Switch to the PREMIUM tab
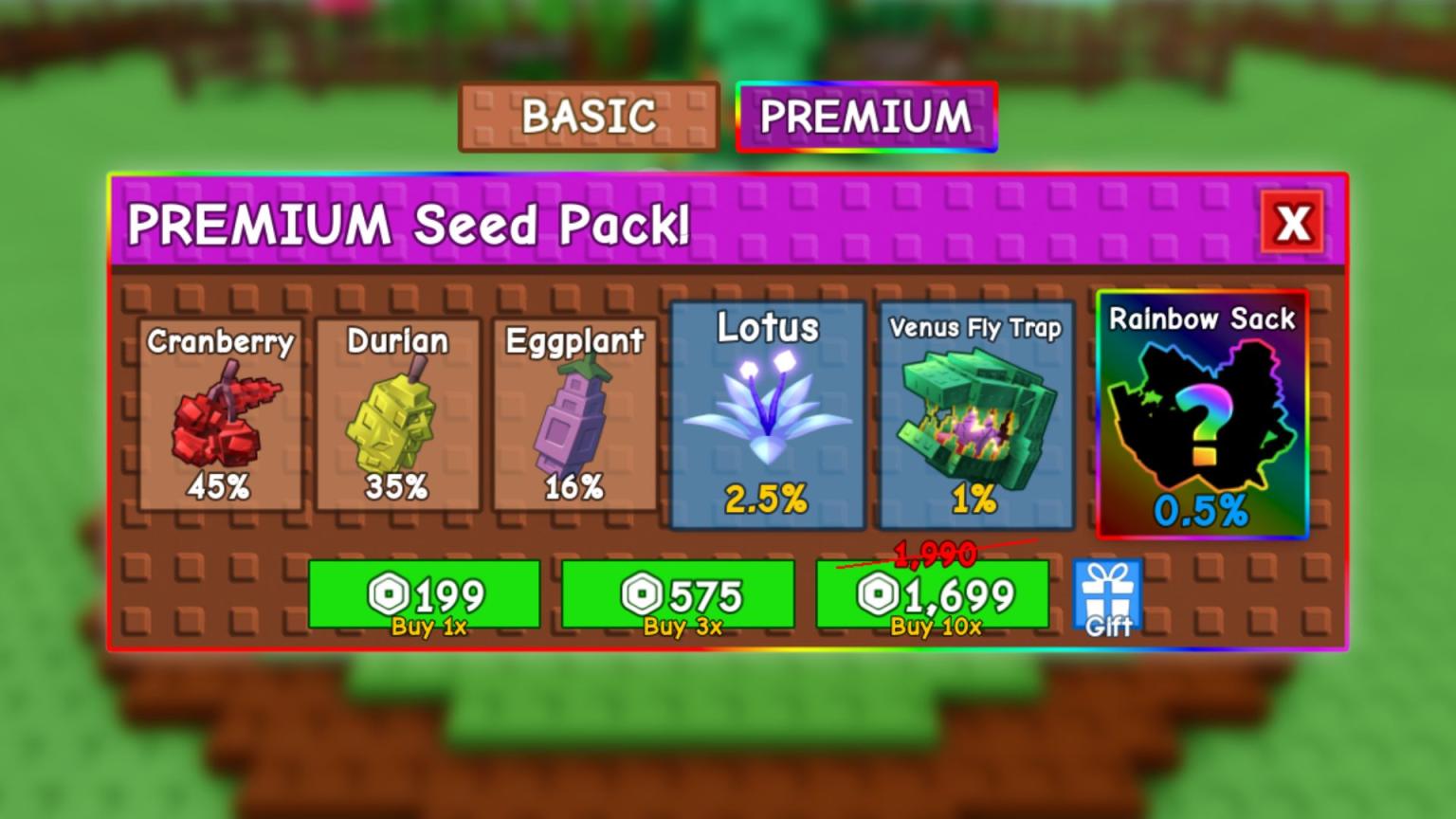The width and height of the screenshot is (1456, 819). click(865, 117)
